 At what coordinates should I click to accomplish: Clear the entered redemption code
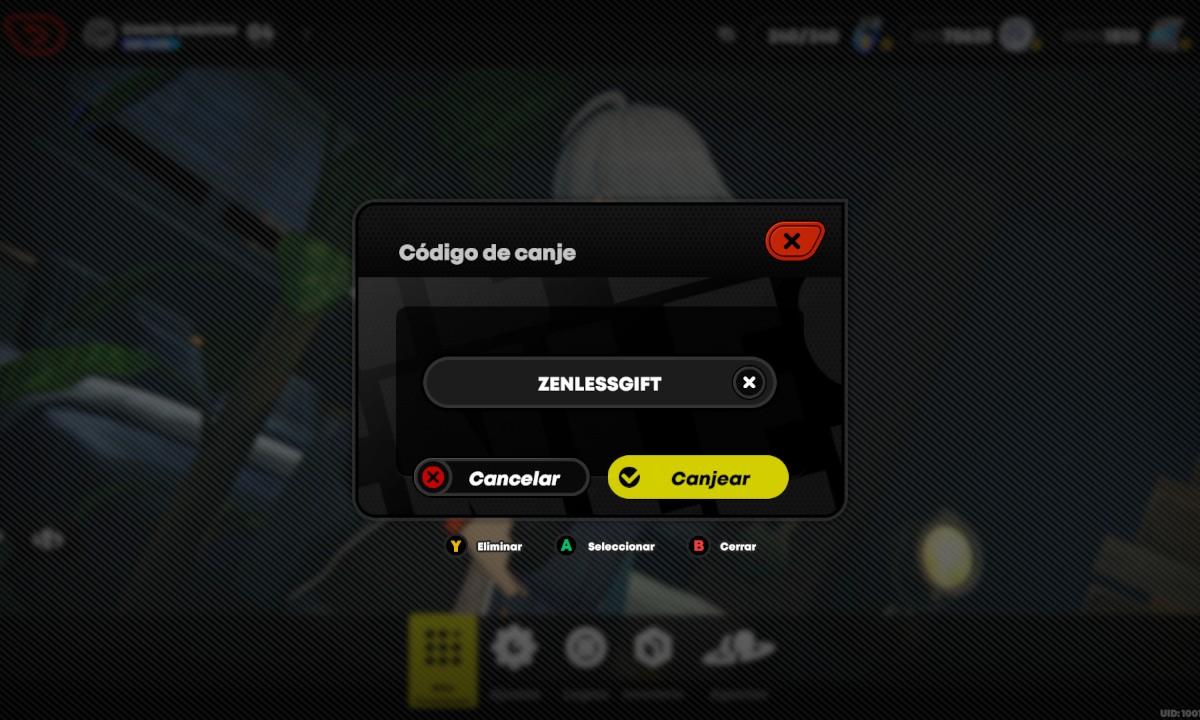749,382
